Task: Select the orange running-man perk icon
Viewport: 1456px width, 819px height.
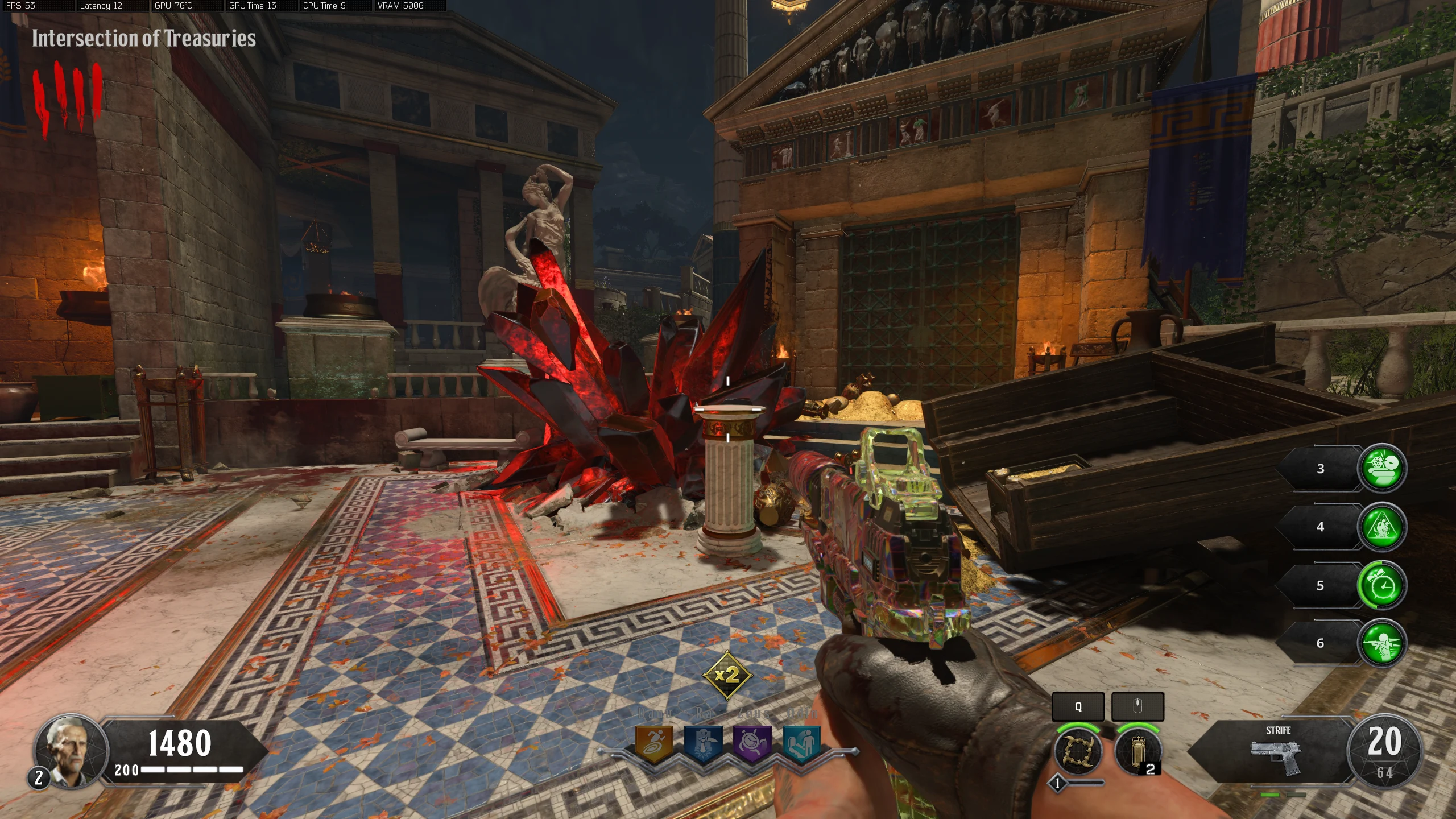Action: click(x=654, y=743)
